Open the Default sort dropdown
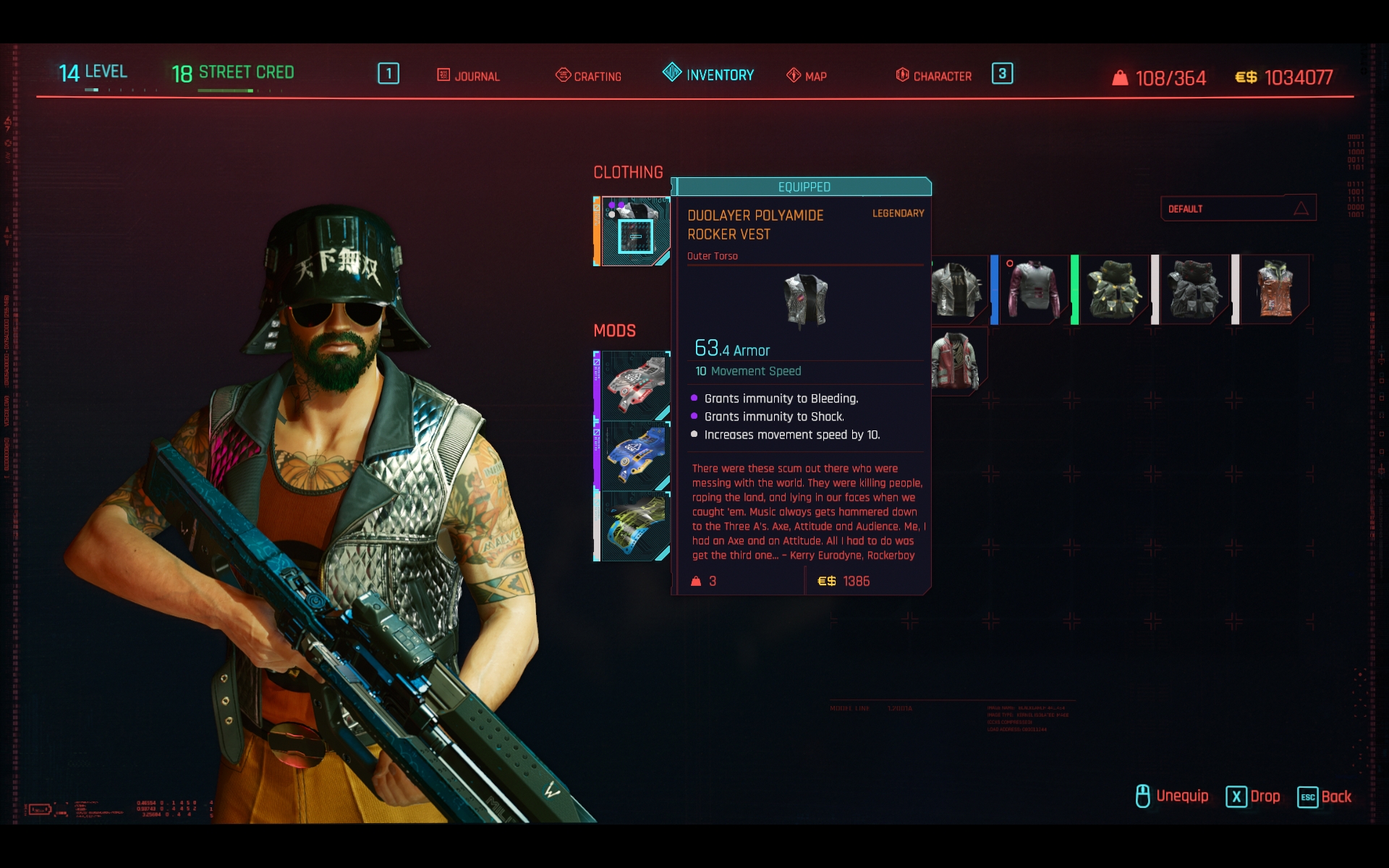The image size is (1389, 868). [1238, 209]
